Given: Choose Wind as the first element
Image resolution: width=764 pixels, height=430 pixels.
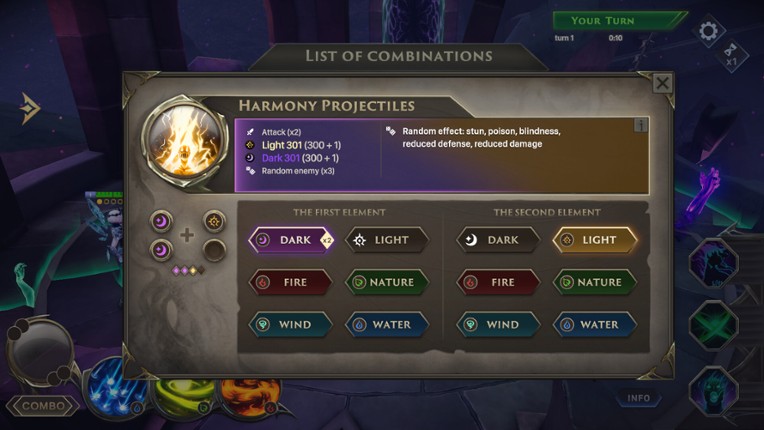Looking at the screenshot, I should [x=291, y=324].
